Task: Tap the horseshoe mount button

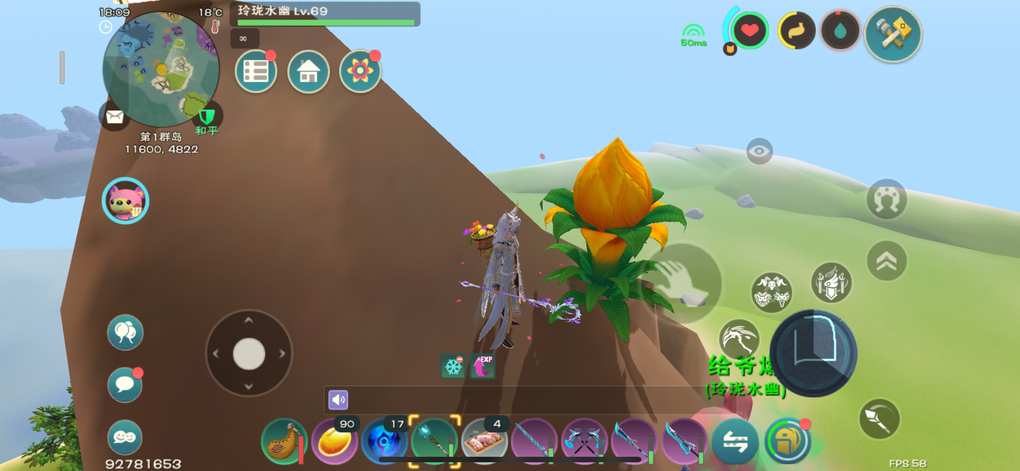Action: [886, 199]
